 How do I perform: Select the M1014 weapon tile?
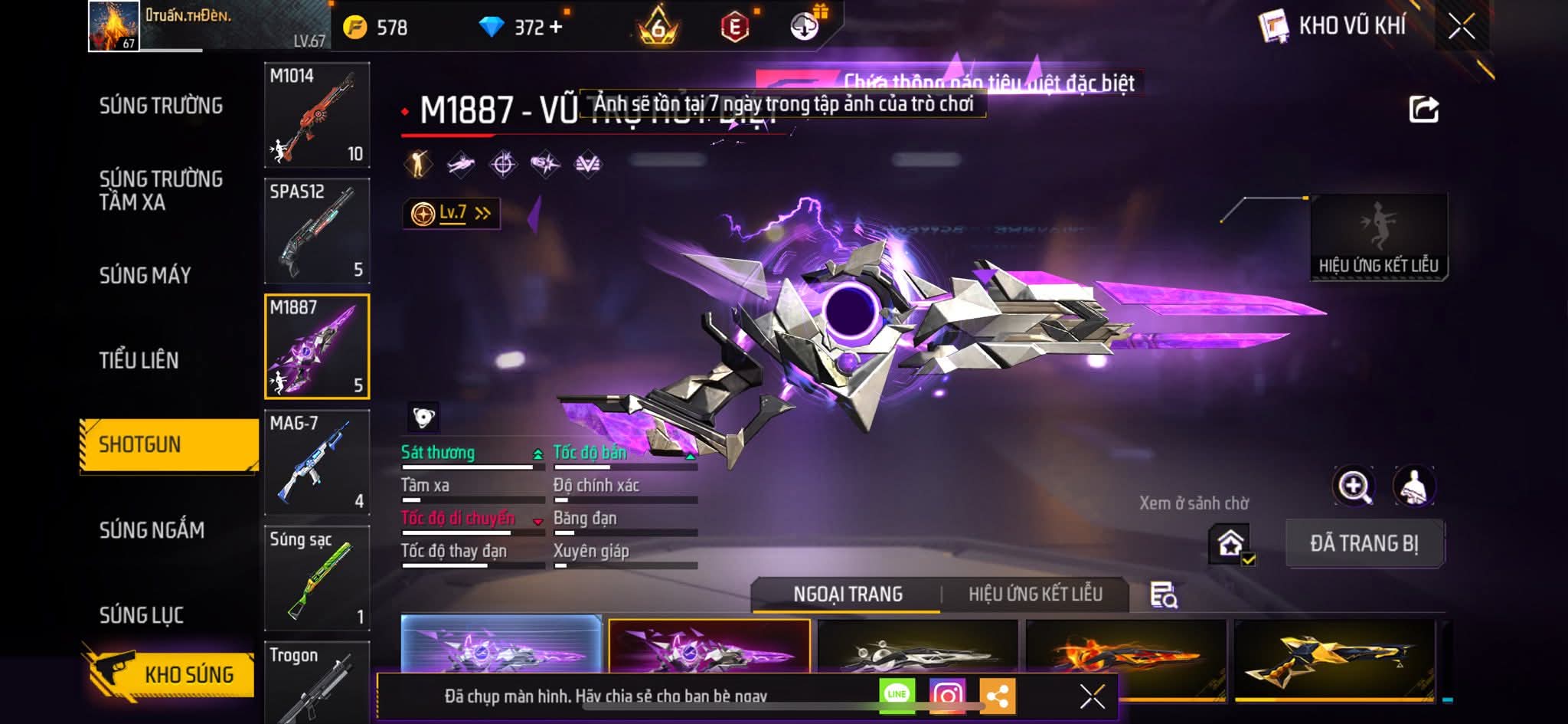pos(317,115)
